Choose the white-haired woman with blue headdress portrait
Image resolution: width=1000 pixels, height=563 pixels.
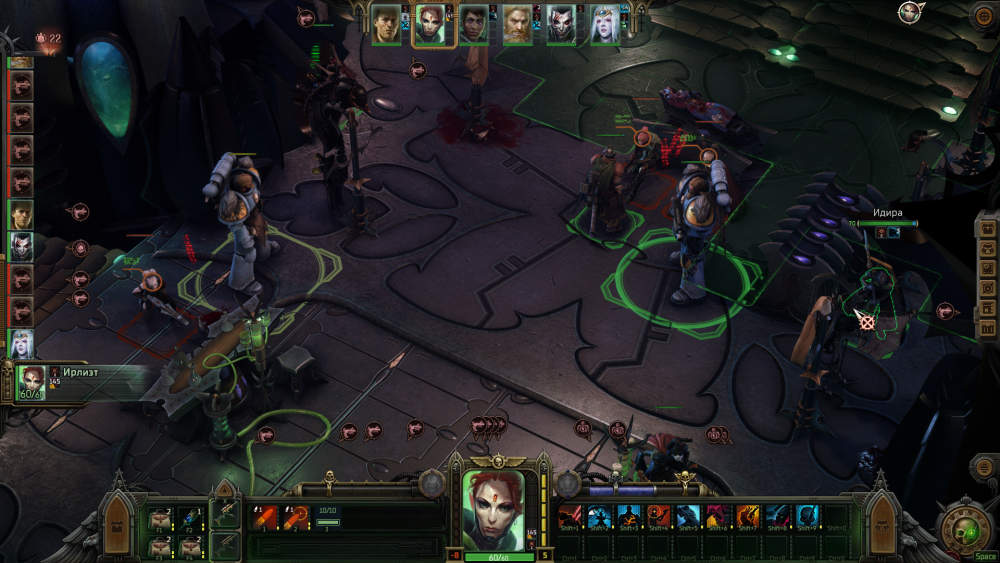(603, 25)
